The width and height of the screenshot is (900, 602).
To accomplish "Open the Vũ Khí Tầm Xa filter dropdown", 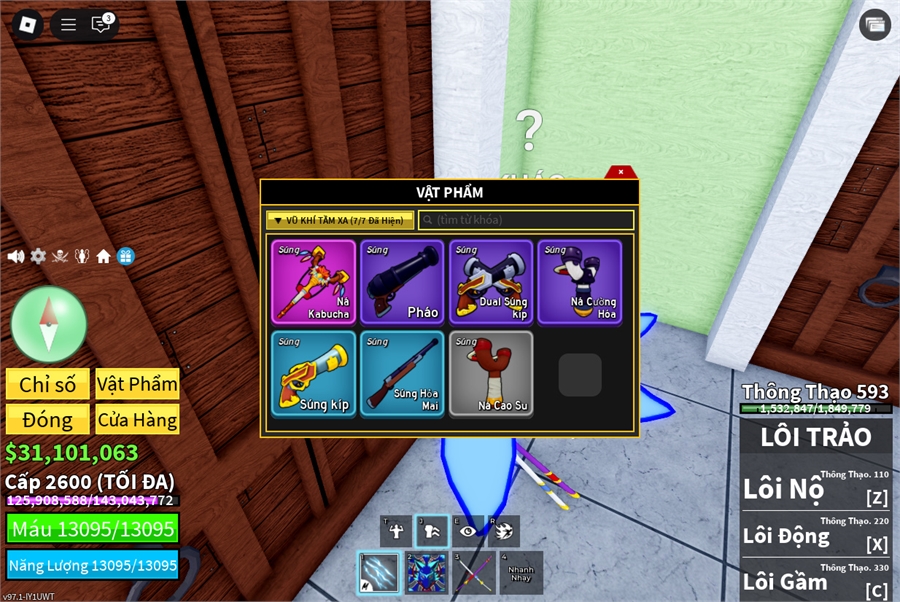I will 340,220.
